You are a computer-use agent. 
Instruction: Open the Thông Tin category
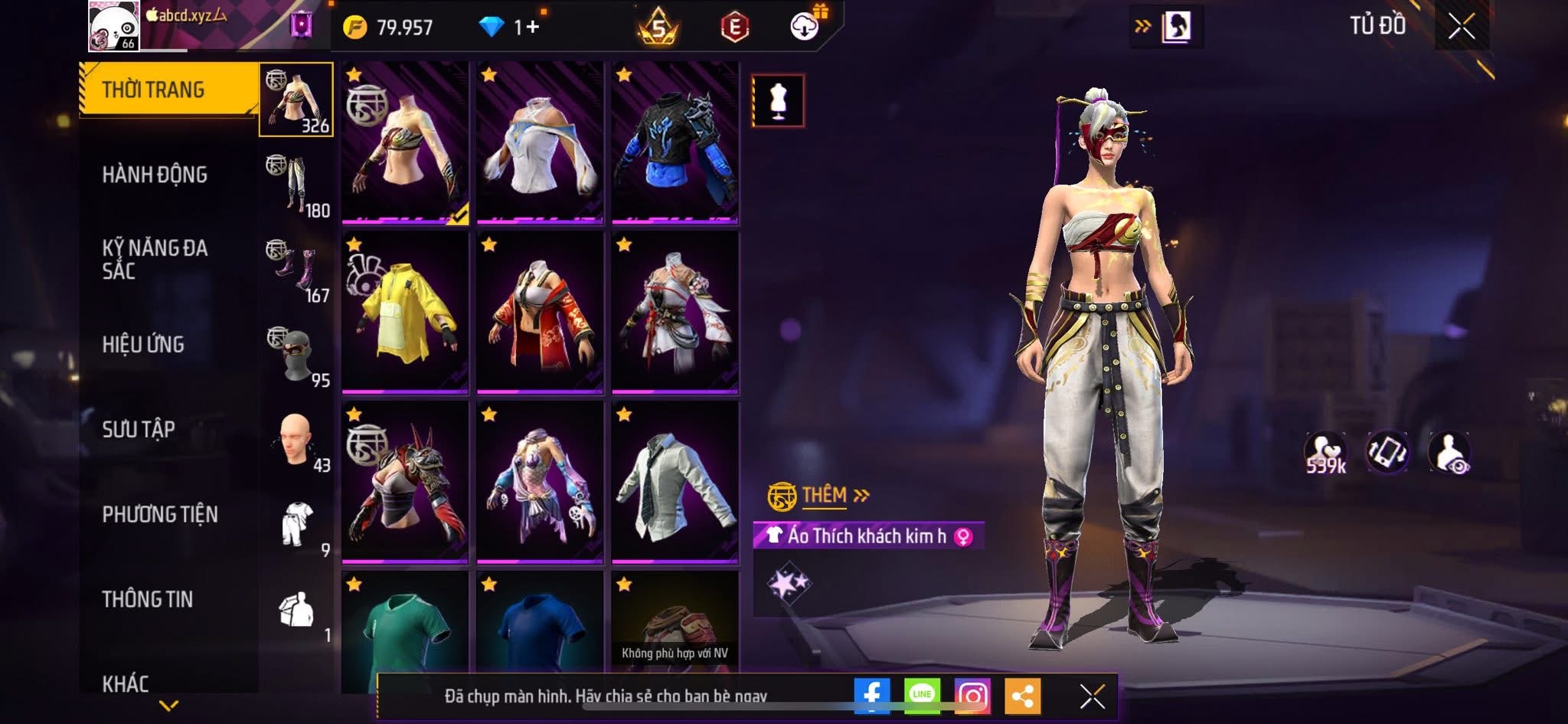click(x=148, y=599)
